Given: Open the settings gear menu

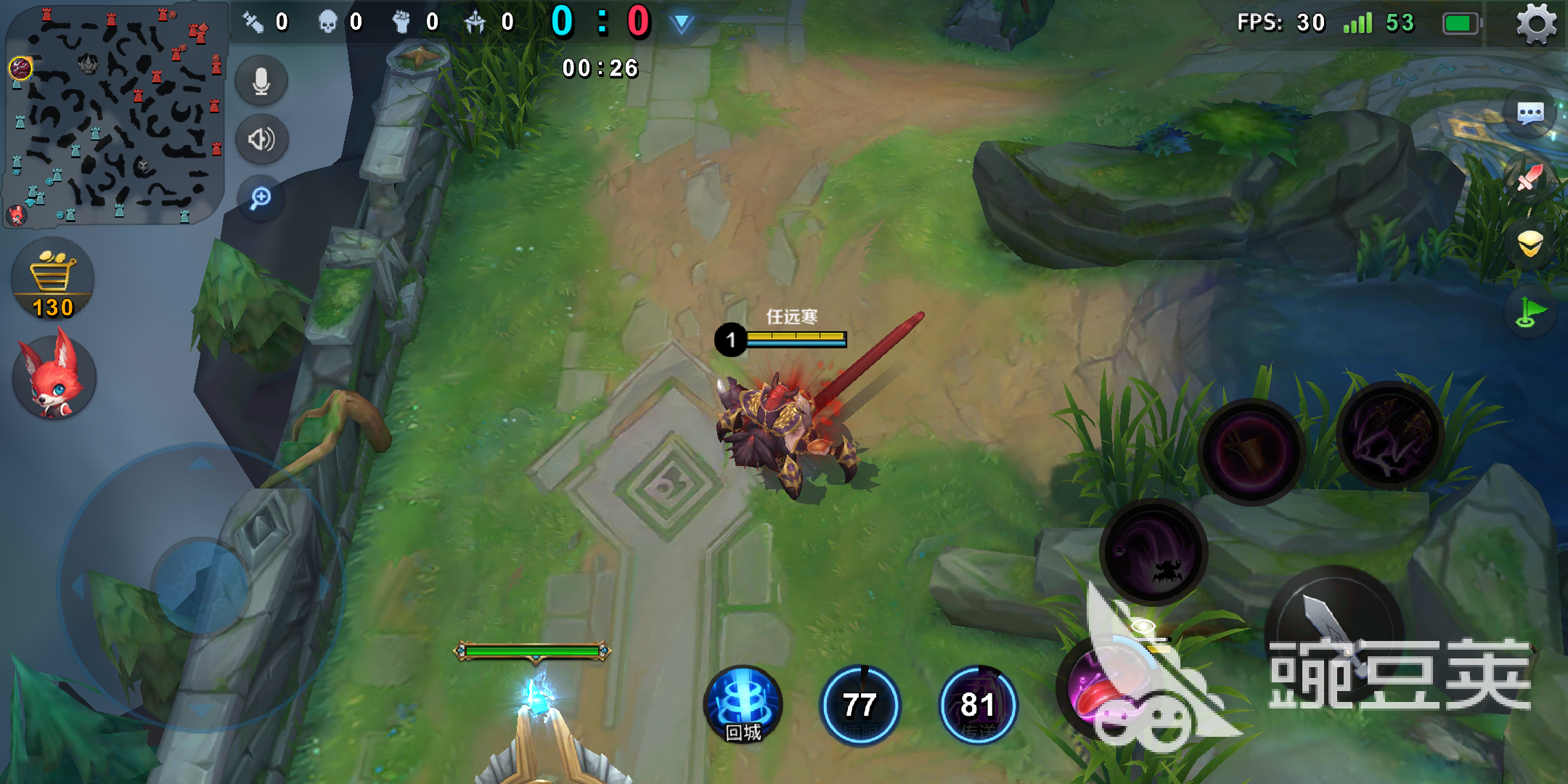Looking at the screenshot, I should [x=1536, y=24].
